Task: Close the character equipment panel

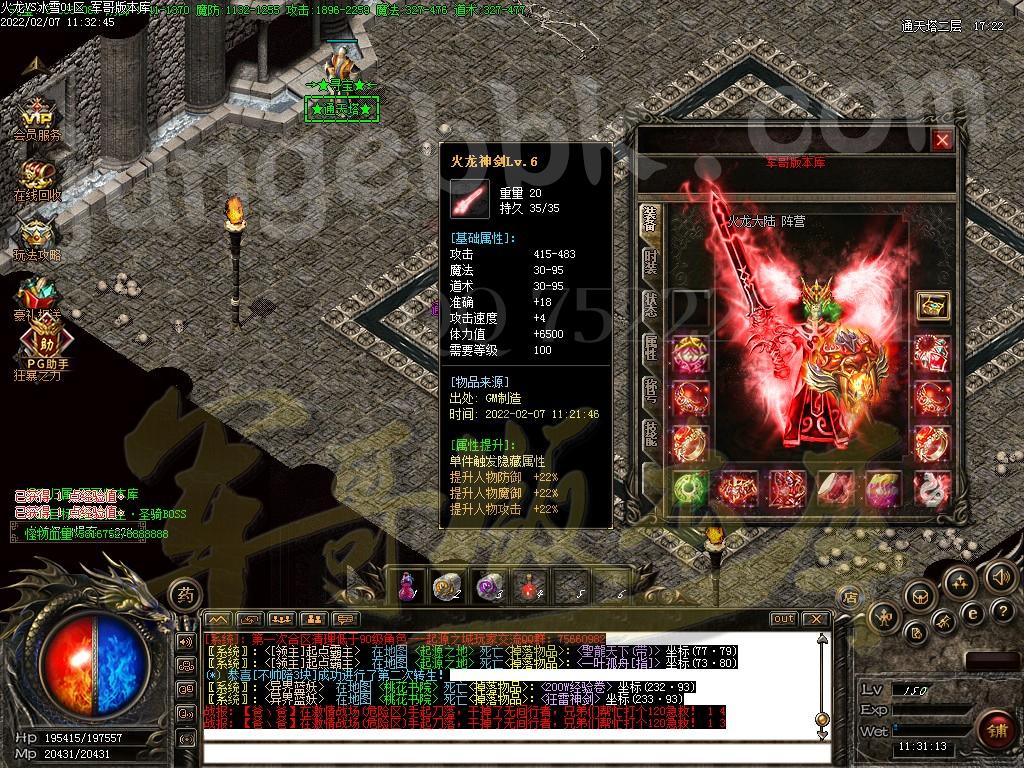Action: [x=941, y=141]
